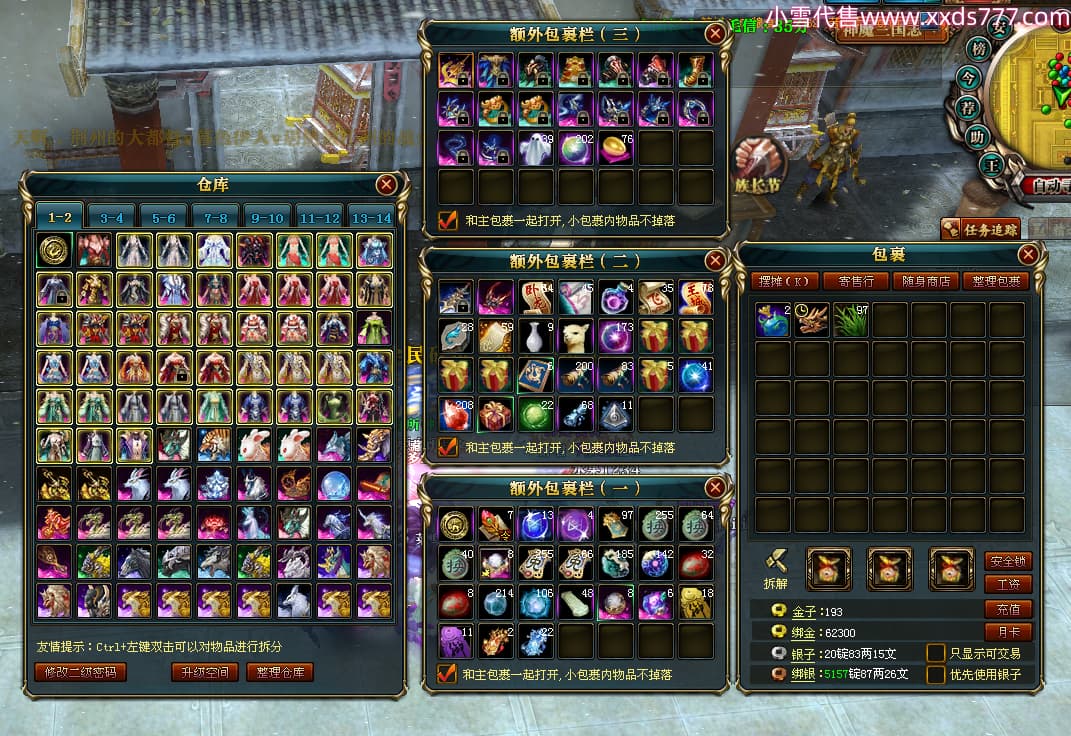
Task: Click the 安全锁 safety lock button
Action: [x=1008, y=561]
